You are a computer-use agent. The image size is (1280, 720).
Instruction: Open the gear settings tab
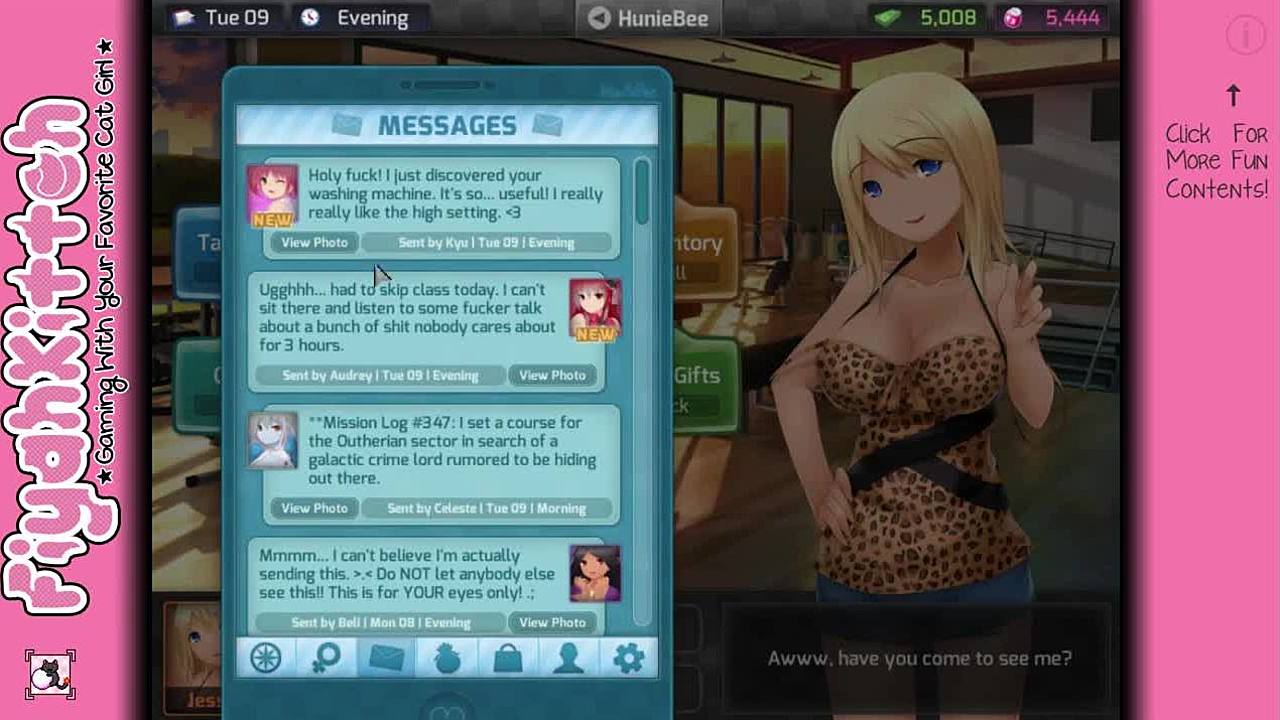(x=629, y=658)
